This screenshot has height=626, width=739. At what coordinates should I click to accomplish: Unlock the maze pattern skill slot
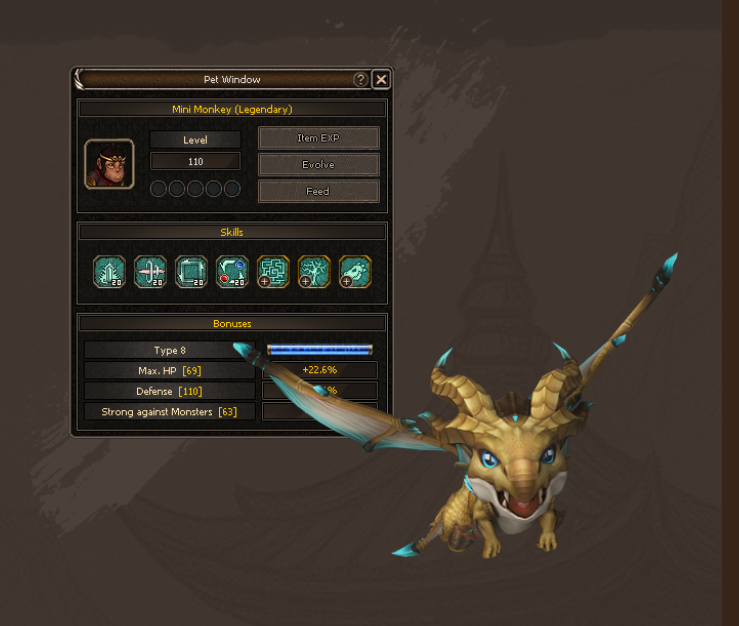273,271
